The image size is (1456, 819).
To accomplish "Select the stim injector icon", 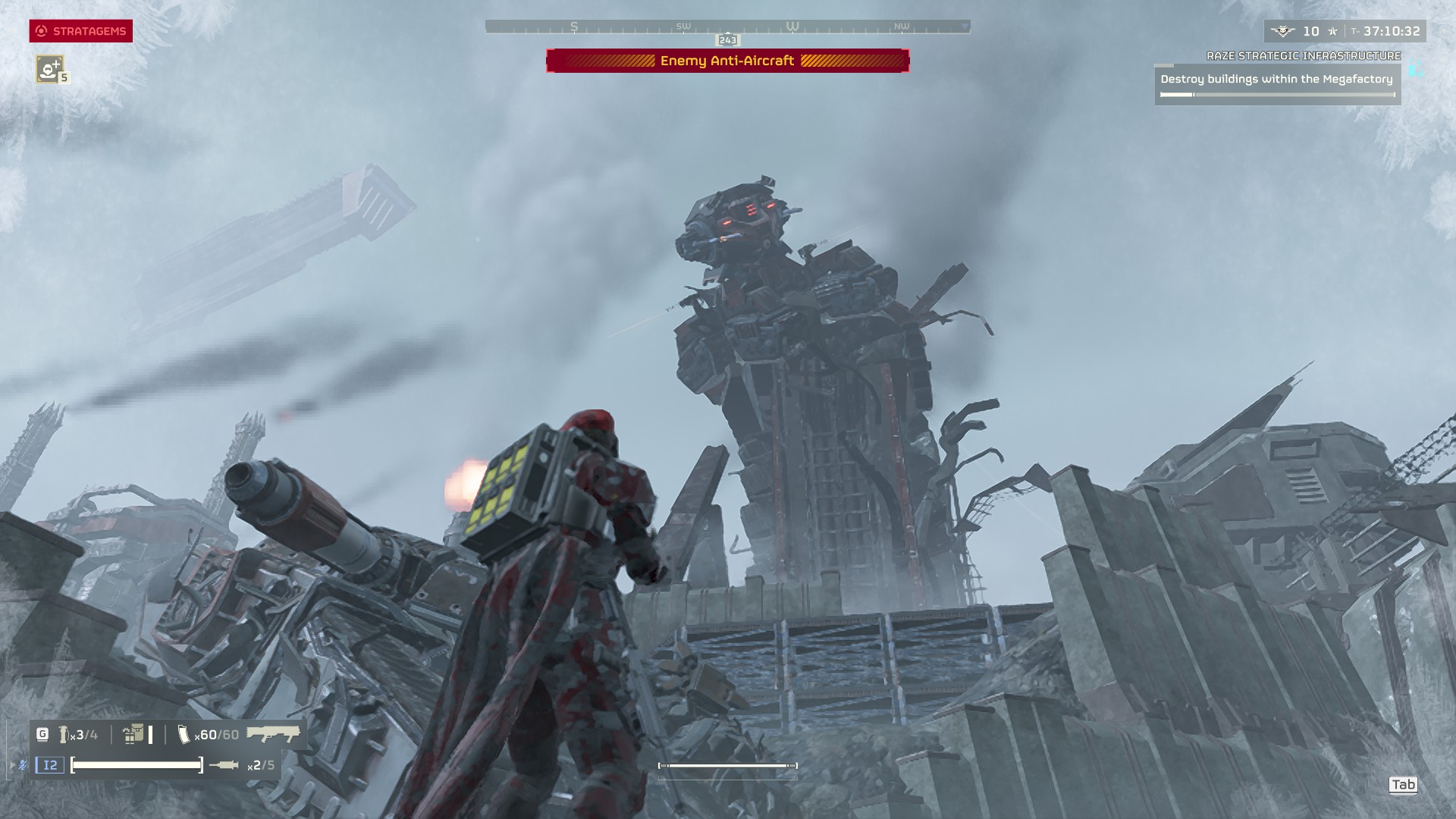I will click(224, 765).
